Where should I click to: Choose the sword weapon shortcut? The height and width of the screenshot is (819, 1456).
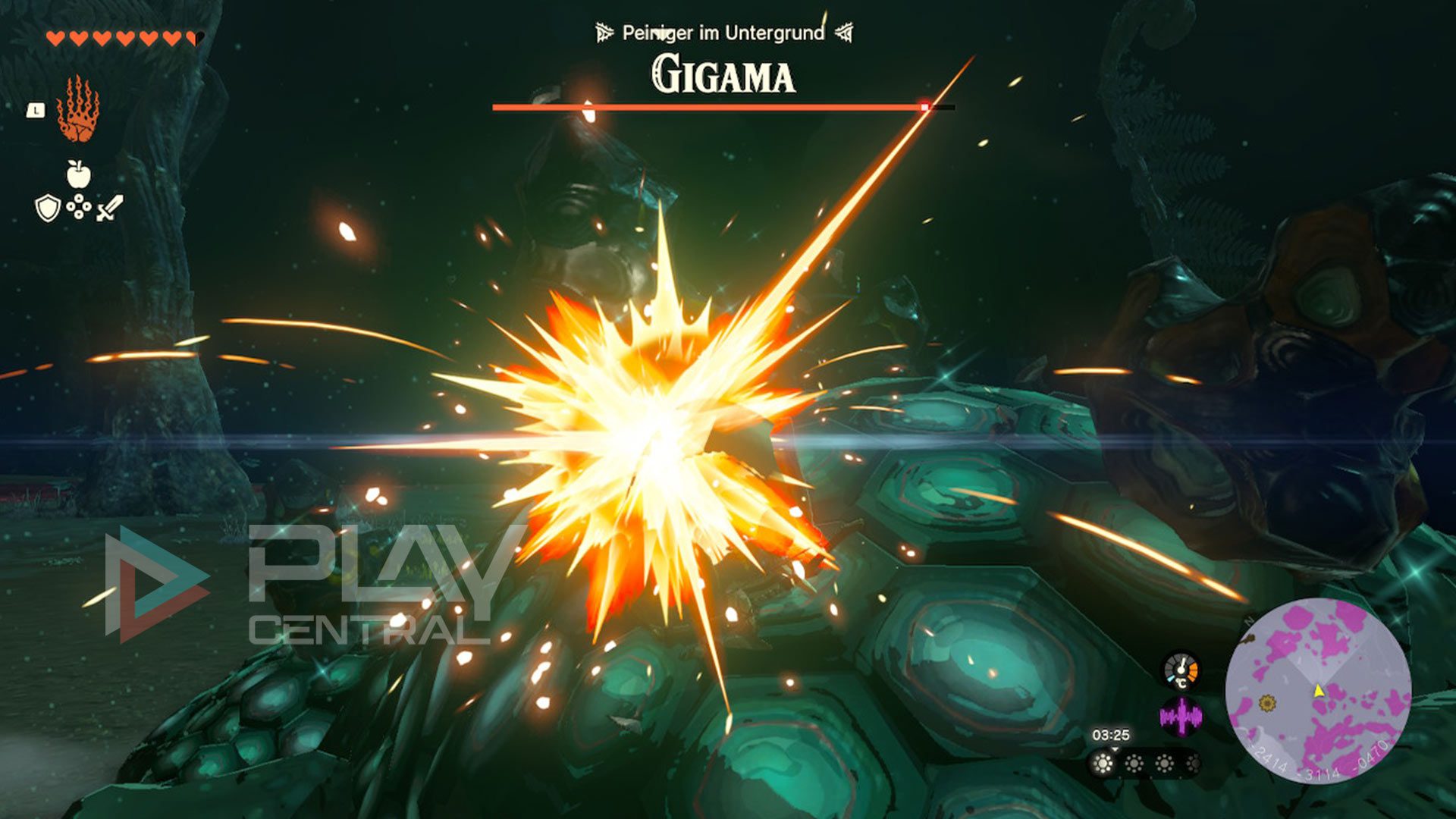(110, 208)
